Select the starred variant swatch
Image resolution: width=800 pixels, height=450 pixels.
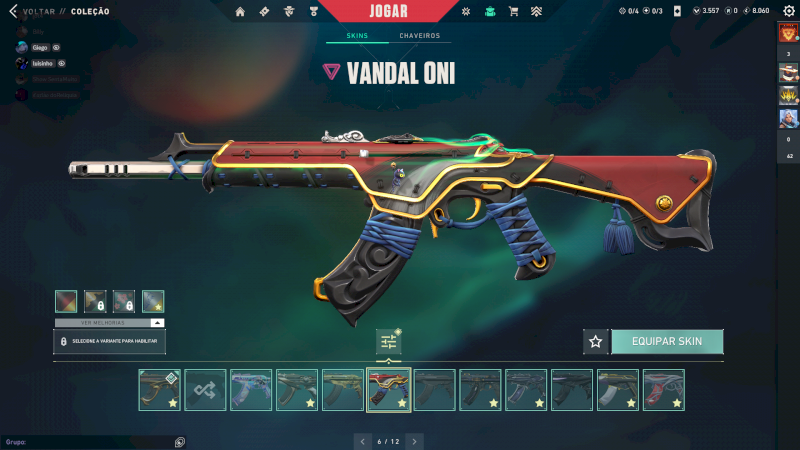tap(153, 301)
